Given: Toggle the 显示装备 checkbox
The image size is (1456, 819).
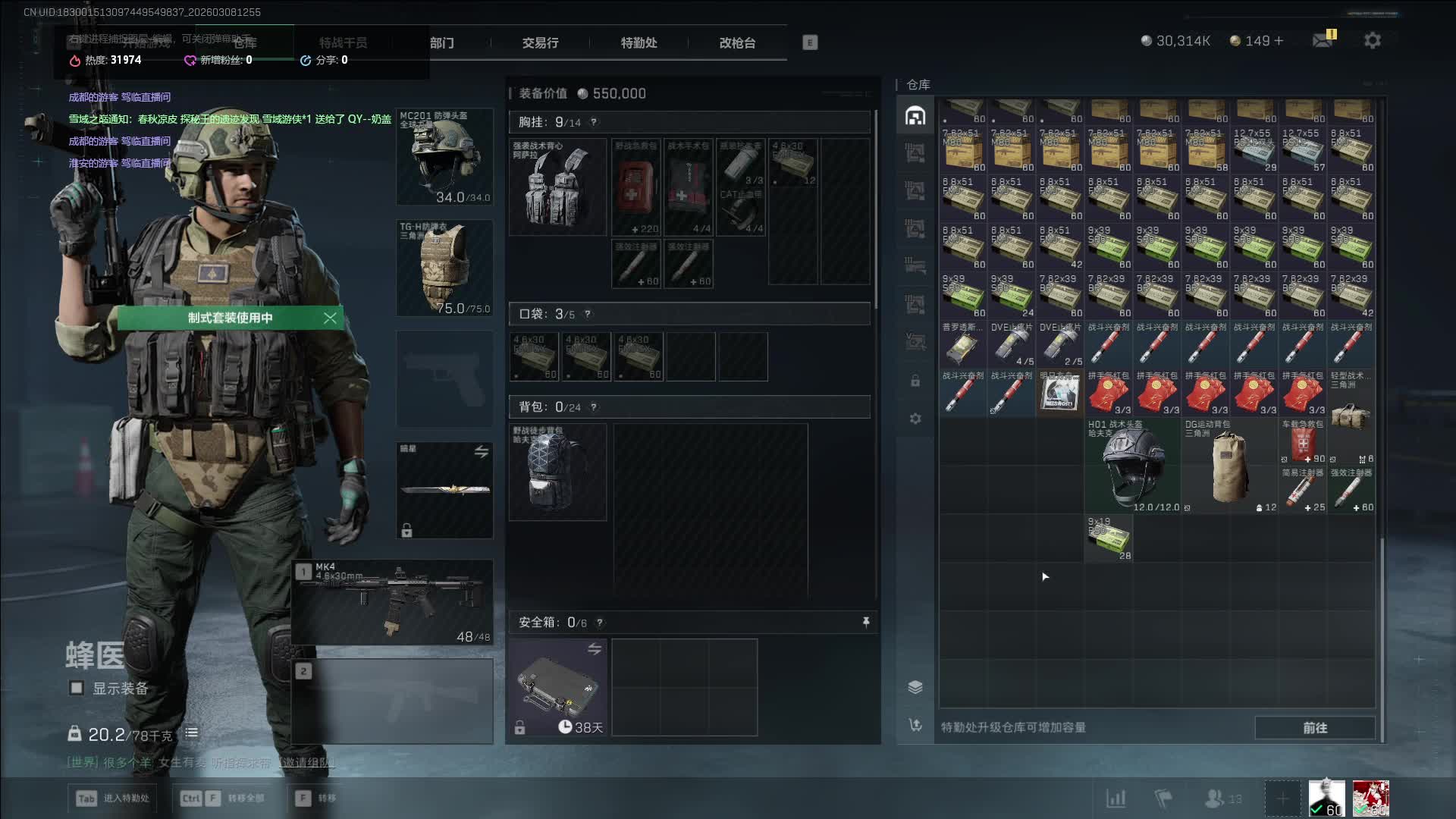Looking at the screenshot, I should click(77, 688).
